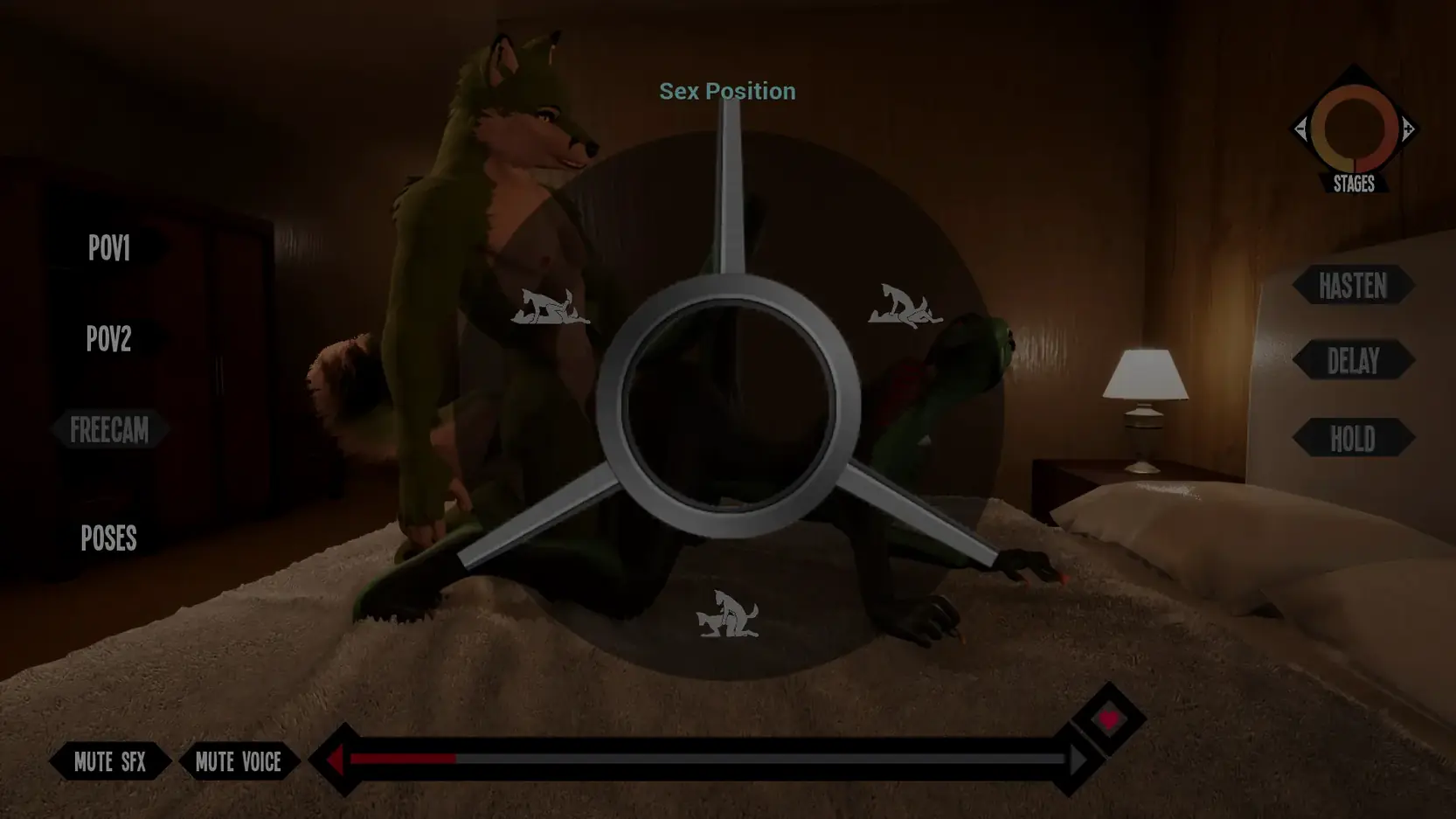The width and height of the screenshot is (1456, 819).
Task: Click the right arrow of the bottom speed bar
Action: [x=1077, y=760]
